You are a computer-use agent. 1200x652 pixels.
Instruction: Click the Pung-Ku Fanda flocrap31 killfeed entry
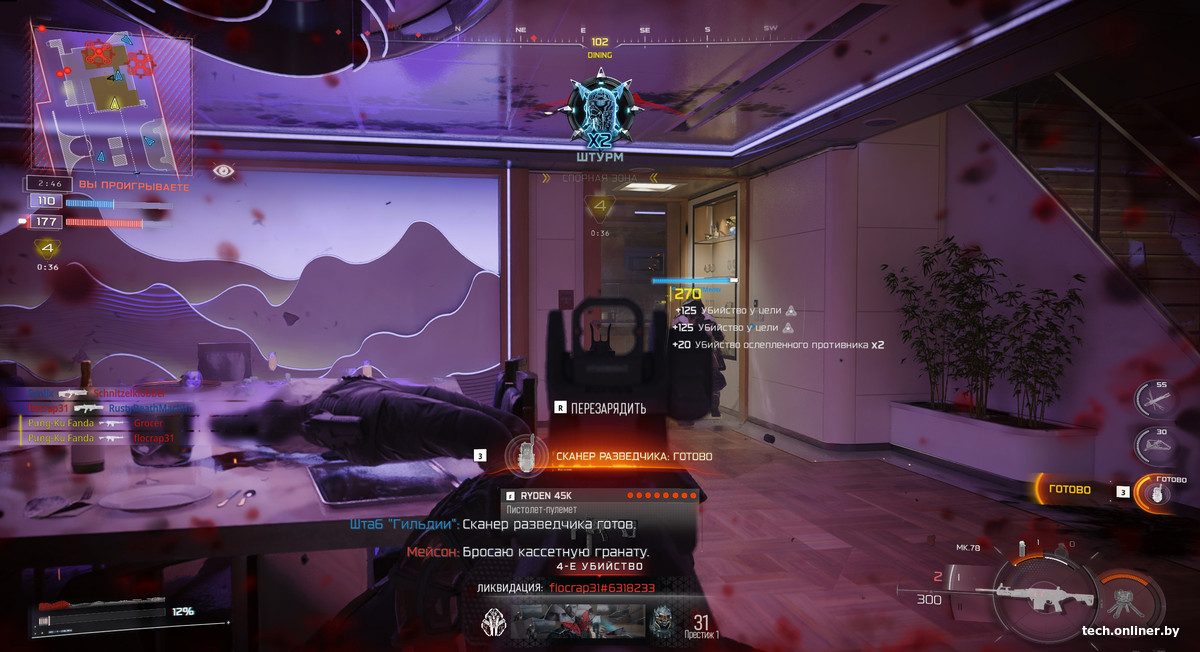(101, 438)
